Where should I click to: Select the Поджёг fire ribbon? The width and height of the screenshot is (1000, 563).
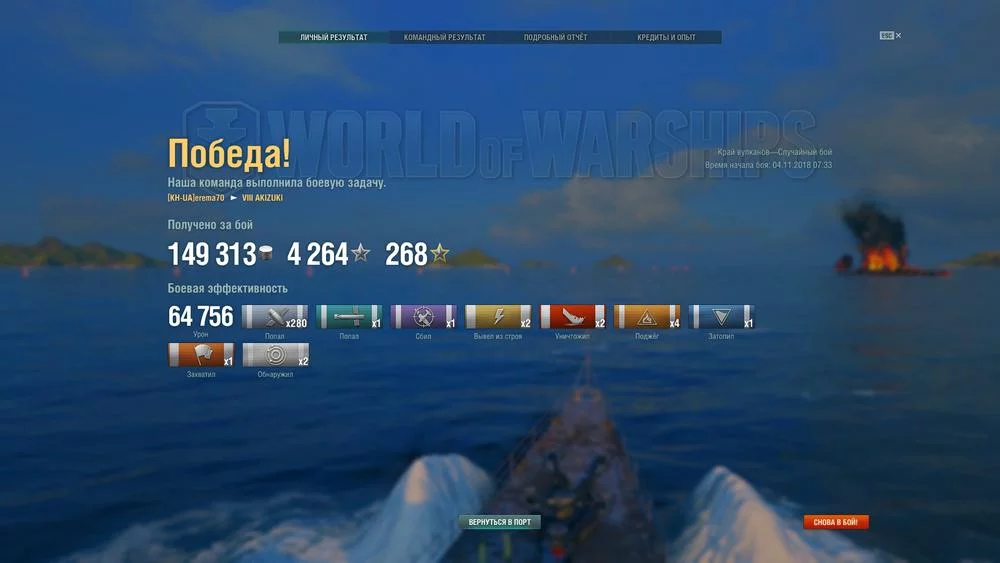(647, 317)
